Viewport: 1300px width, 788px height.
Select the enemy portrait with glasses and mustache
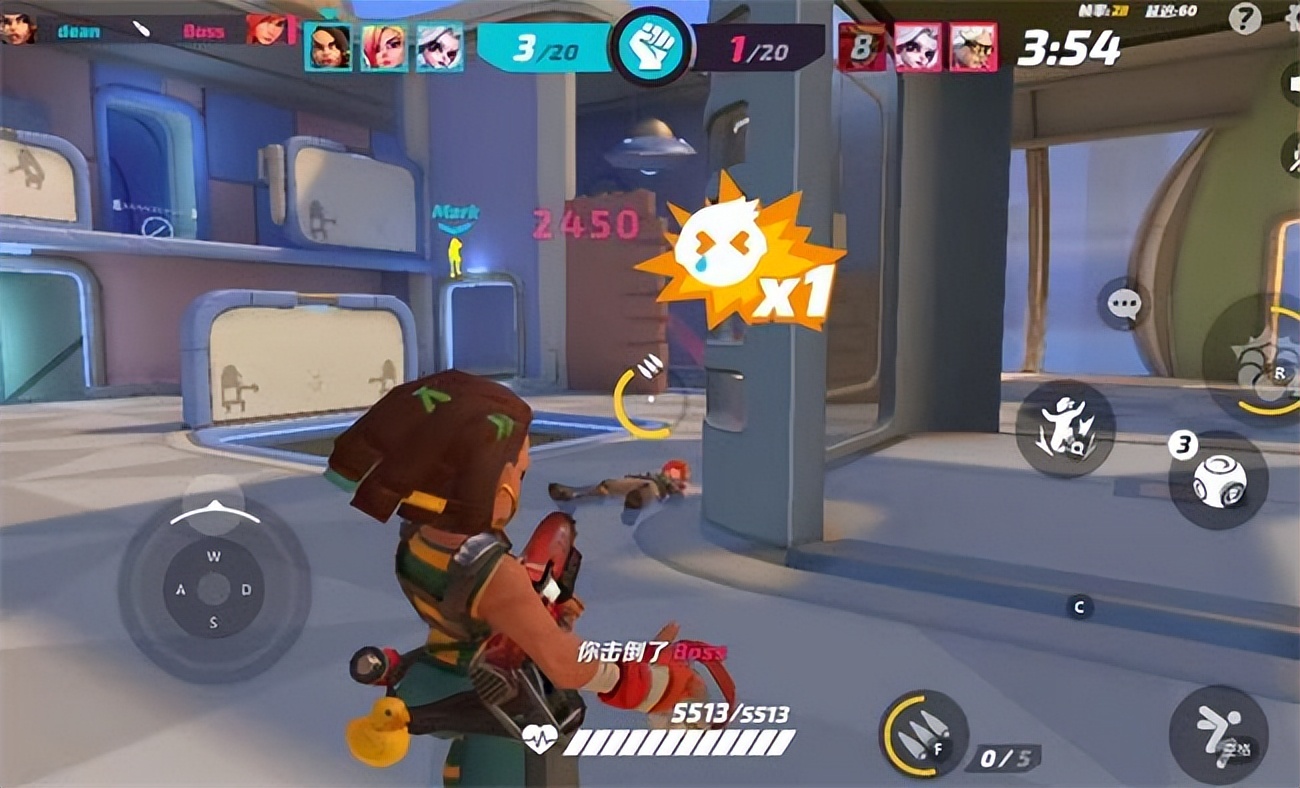[972, 47]
